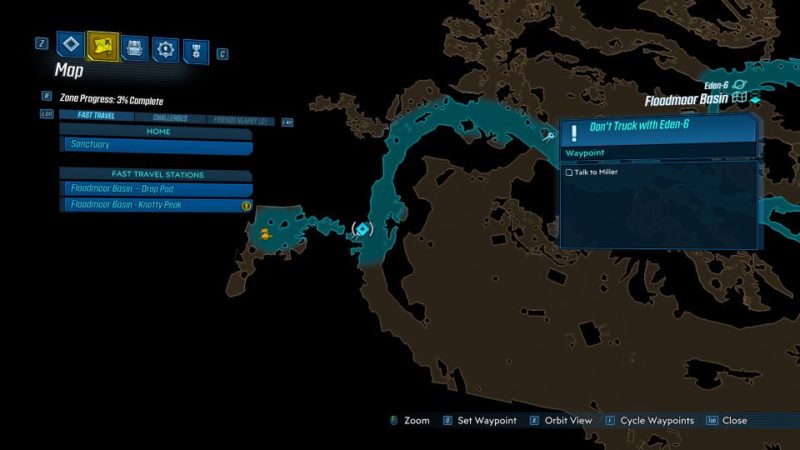Open Eden-6 planet orbit view icon
Image resolution: width=800 pixels, height=450 pixels.
point(740,85)
